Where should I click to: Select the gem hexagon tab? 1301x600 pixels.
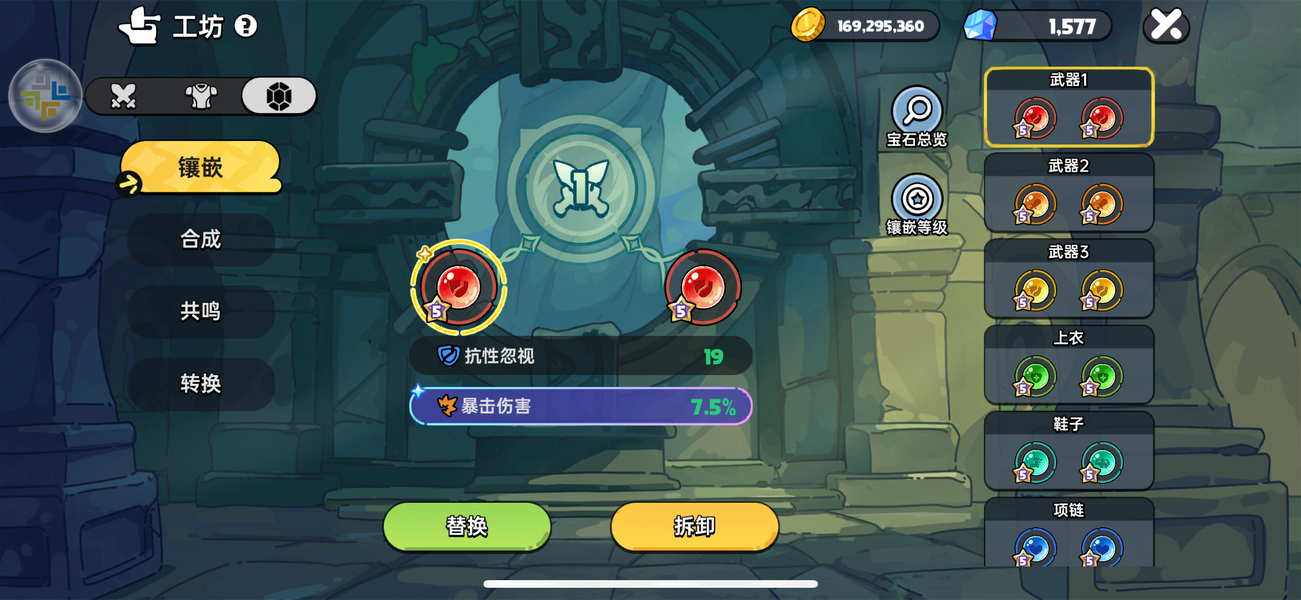pyautogui.click(x=279, y=96)
